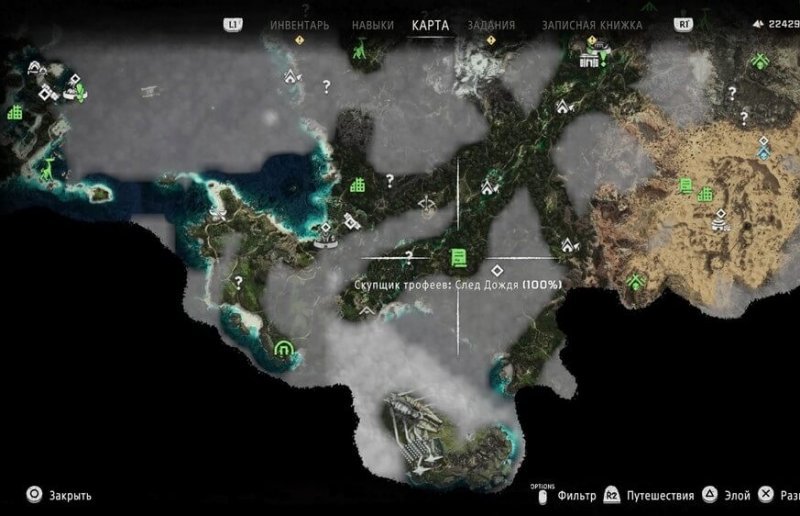Go to the ЗАДАНИЯ tab
Screen dimensions: 800x516
click(491, 25)
